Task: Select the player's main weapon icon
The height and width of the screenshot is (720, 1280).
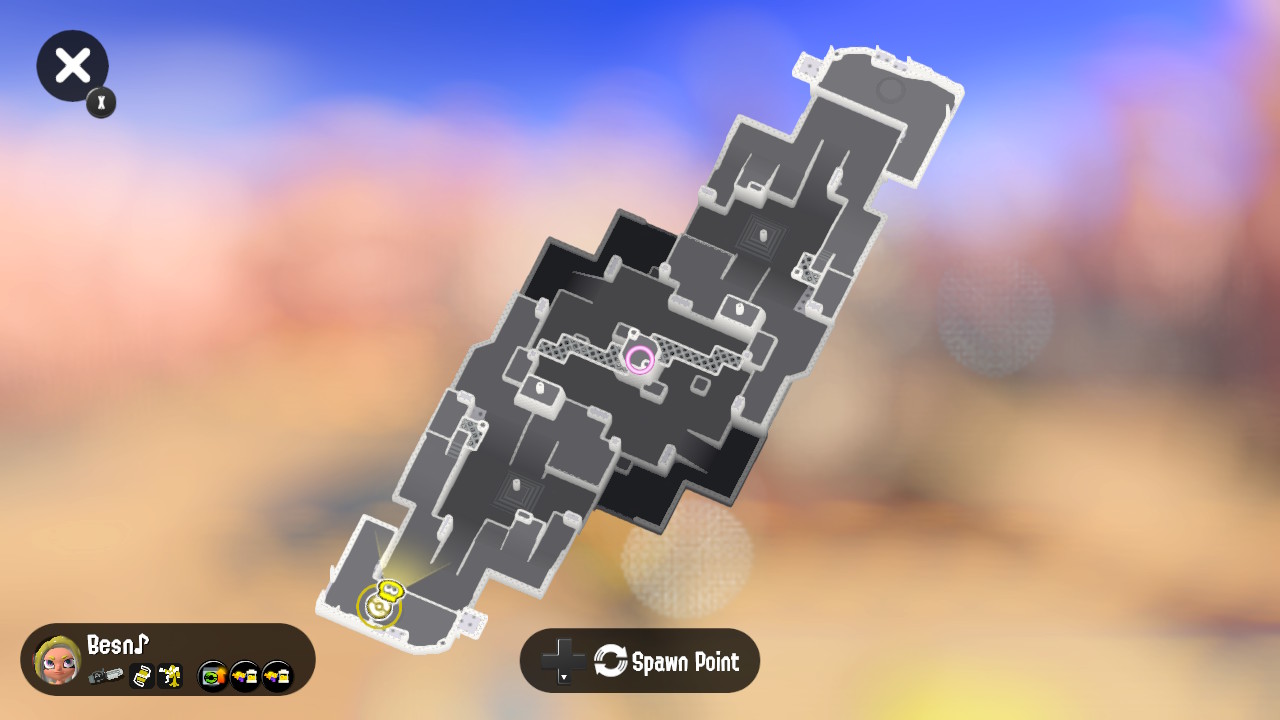Action: point(105,675)
